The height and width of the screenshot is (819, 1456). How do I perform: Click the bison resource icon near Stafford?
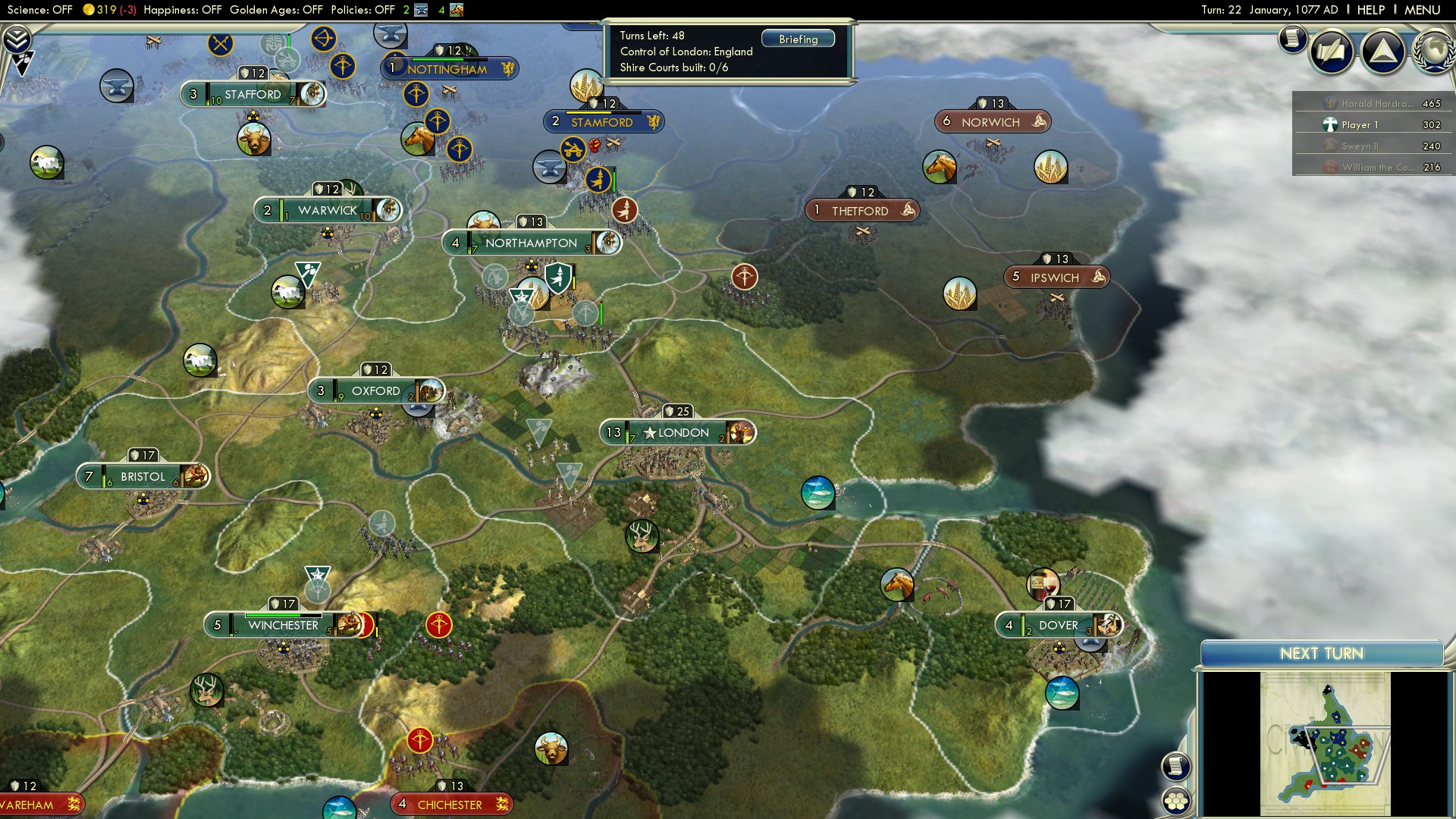[252, 140]
